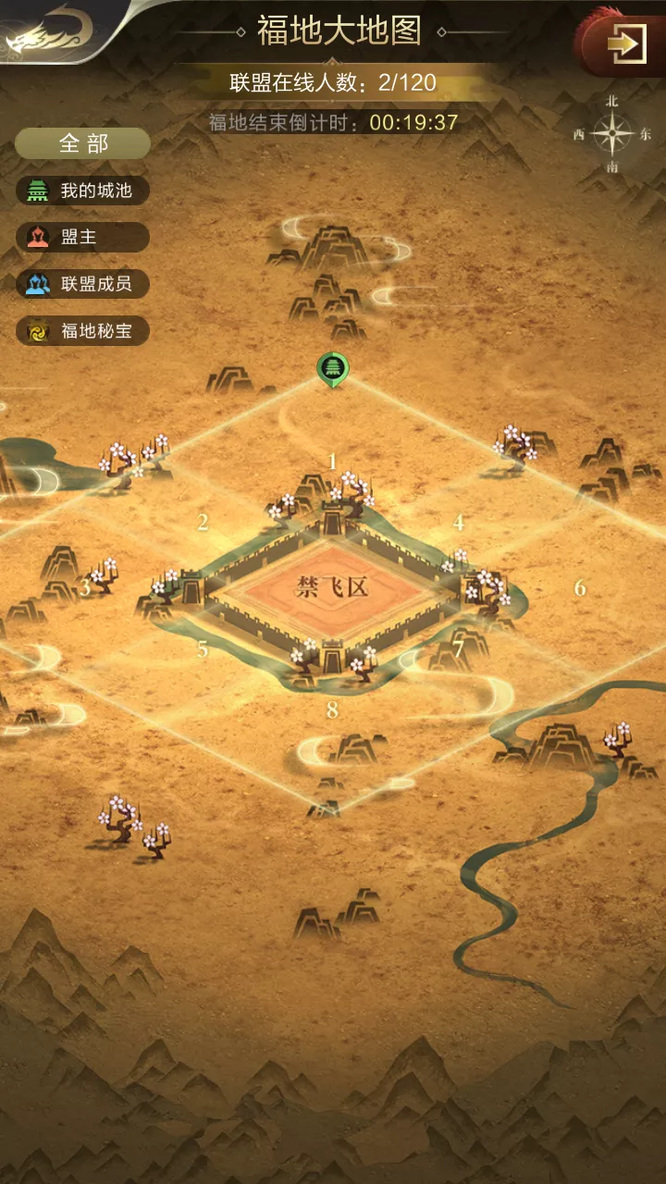This screenshot has height=1184, width=666.
Task: Select map zone number 1
Action: 333,462
